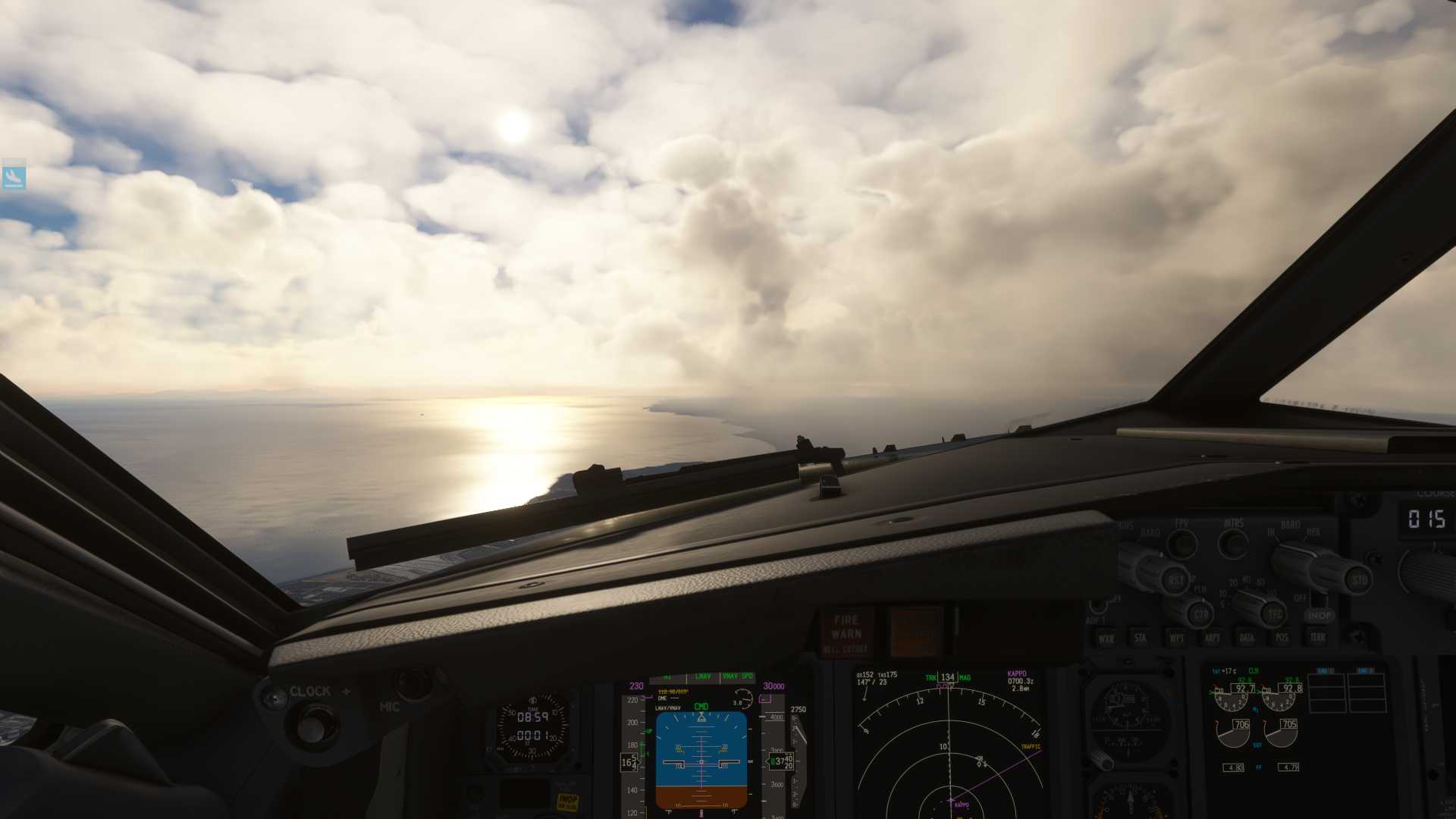Enable the POS display button
This screenshot has height=819, width=1456.
(x=1283, y=637)
